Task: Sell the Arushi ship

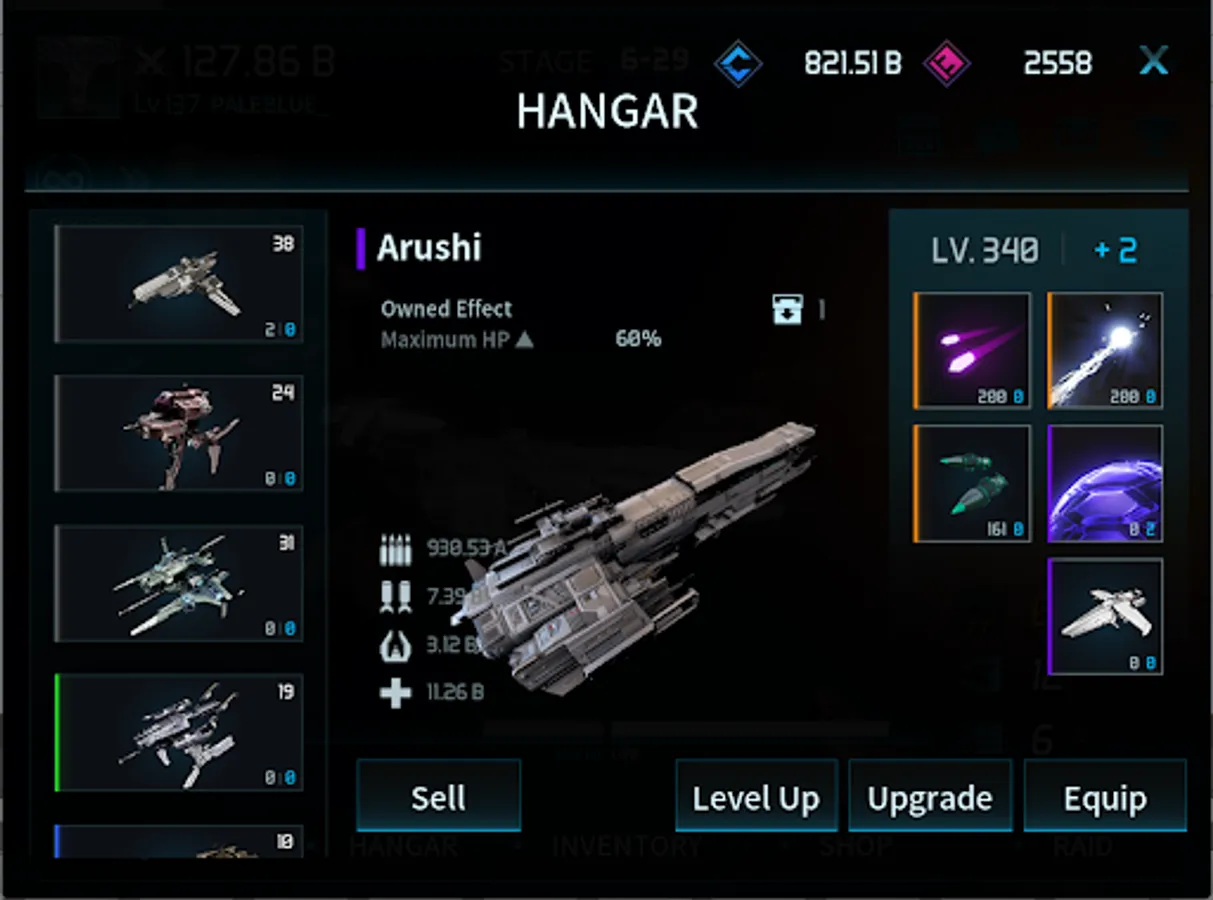Action: point(438,796)
